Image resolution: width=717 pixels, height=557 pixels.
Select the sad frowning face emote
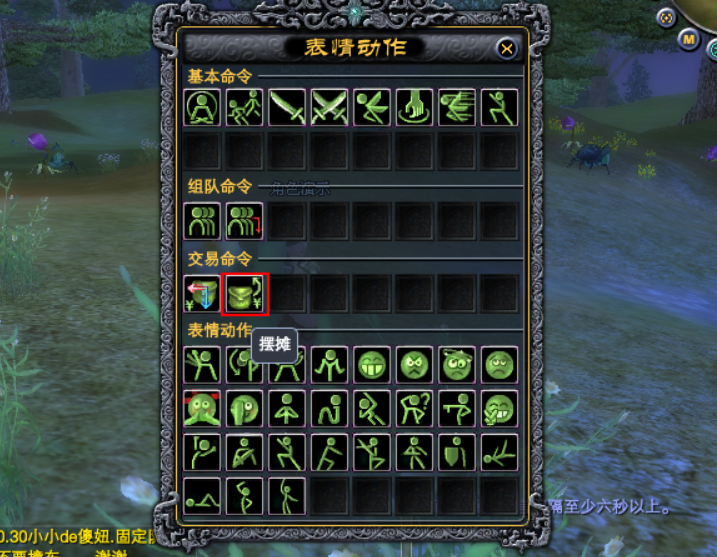(x=499, y=365)
